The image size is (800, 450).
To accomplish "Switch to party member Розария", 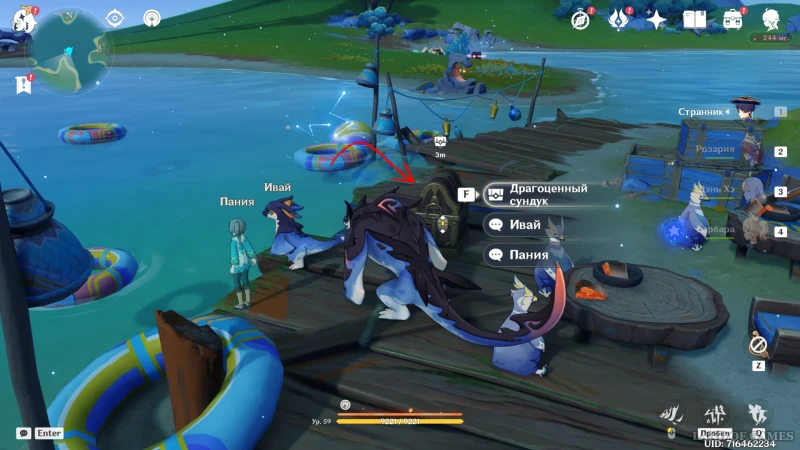I will [744, 152].
